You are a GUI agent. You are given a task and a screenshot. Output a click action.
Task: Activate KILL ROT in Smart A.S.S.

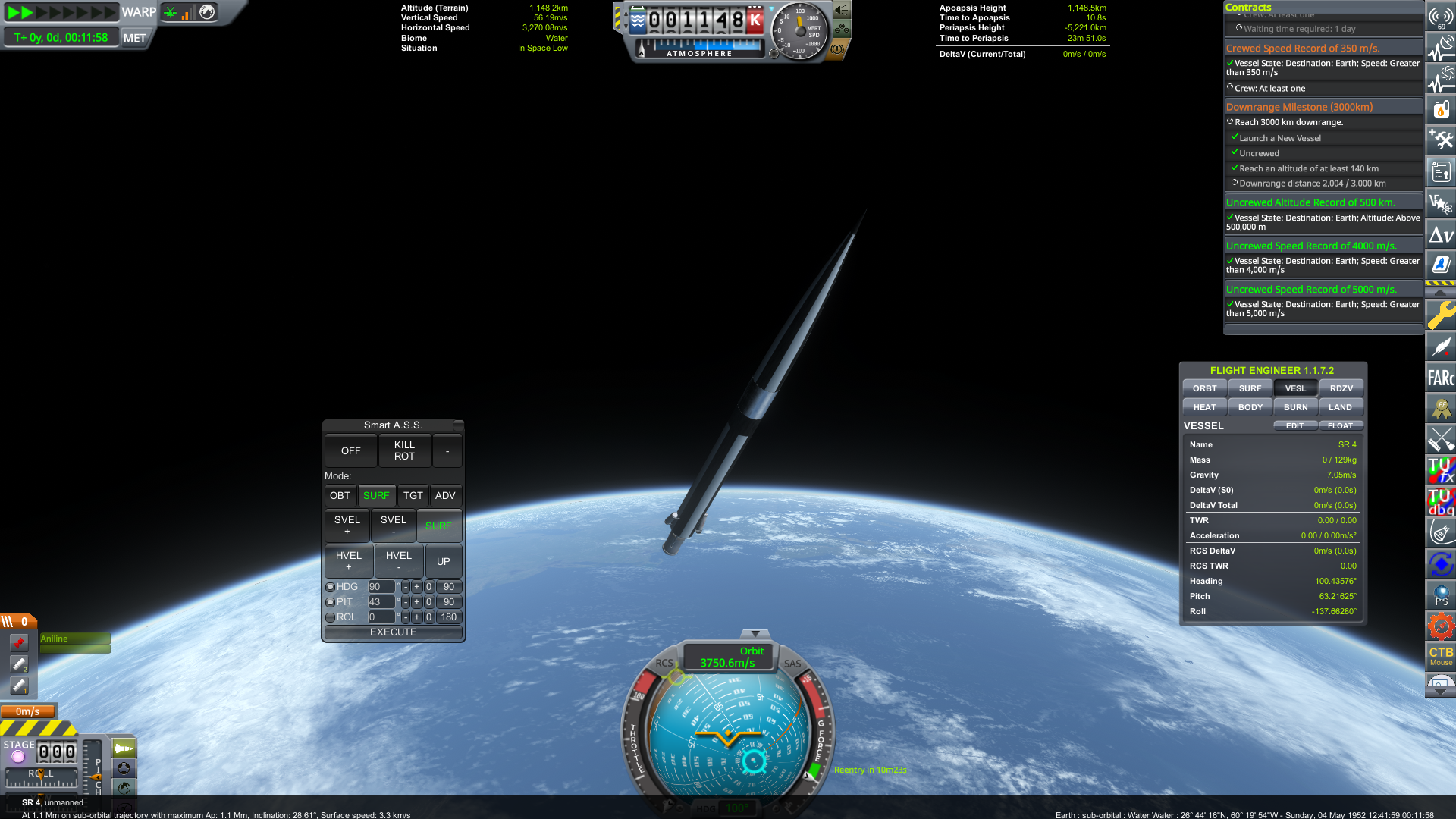point(404,450)
